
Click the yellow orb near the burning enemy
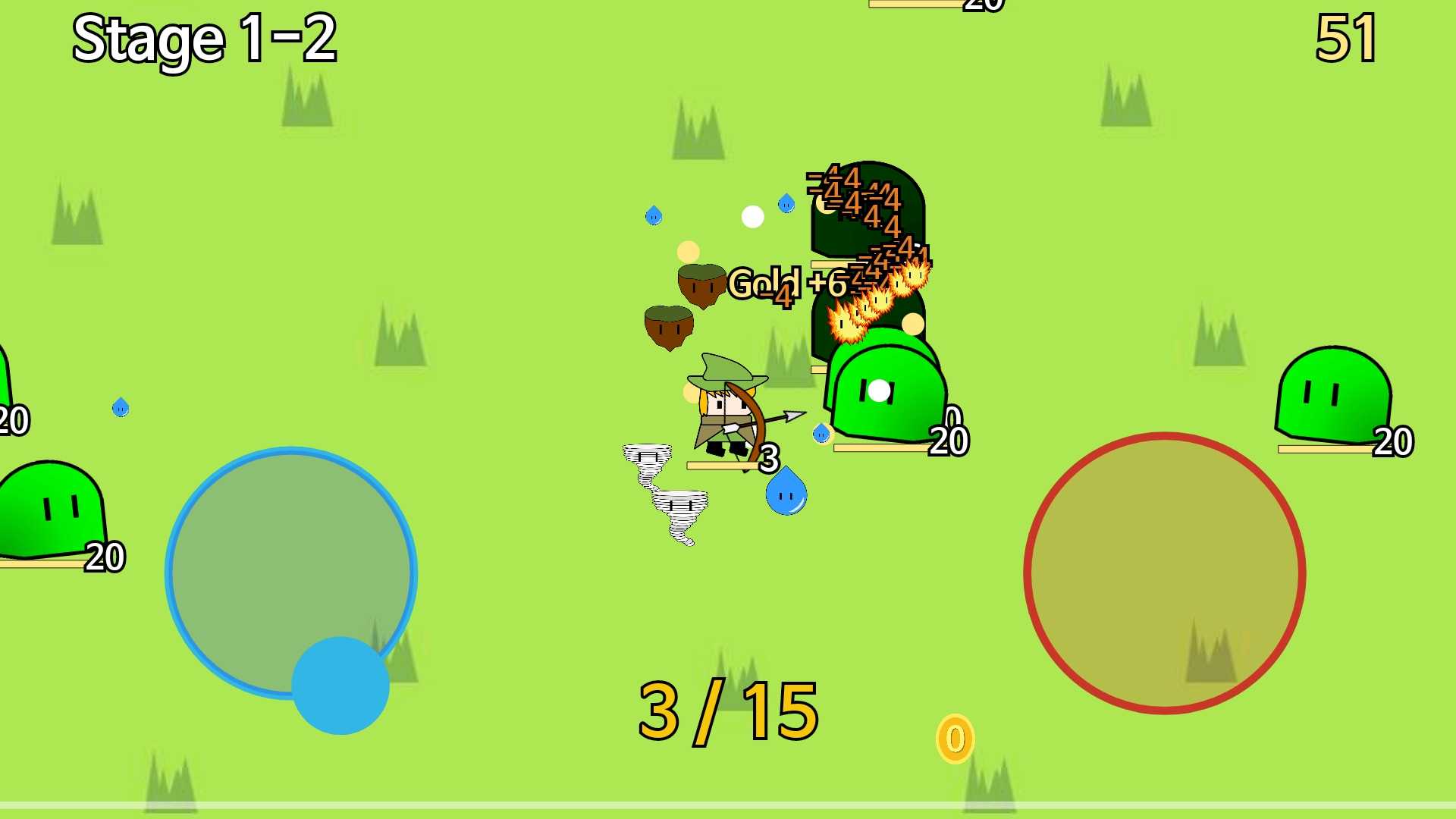pos(913,322)
